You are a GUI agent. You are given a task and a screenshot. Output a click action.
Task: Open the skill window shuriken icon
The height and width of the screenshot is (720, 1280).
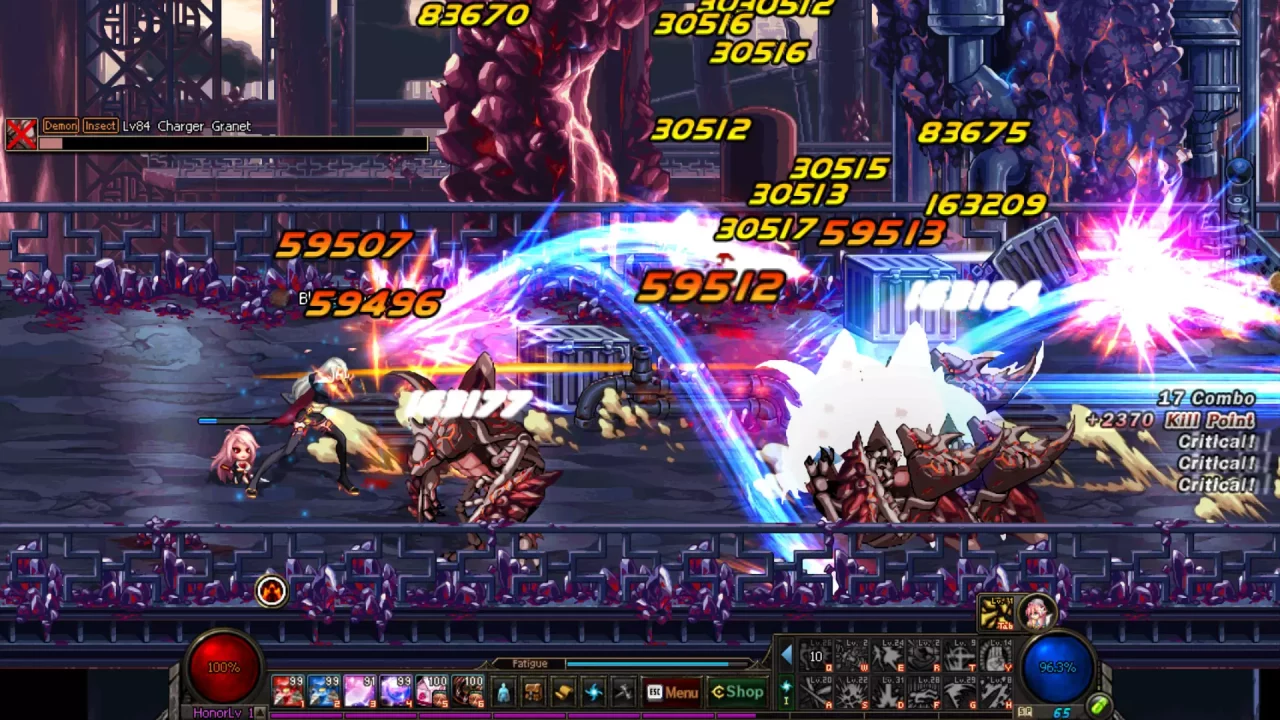[592, 690]
